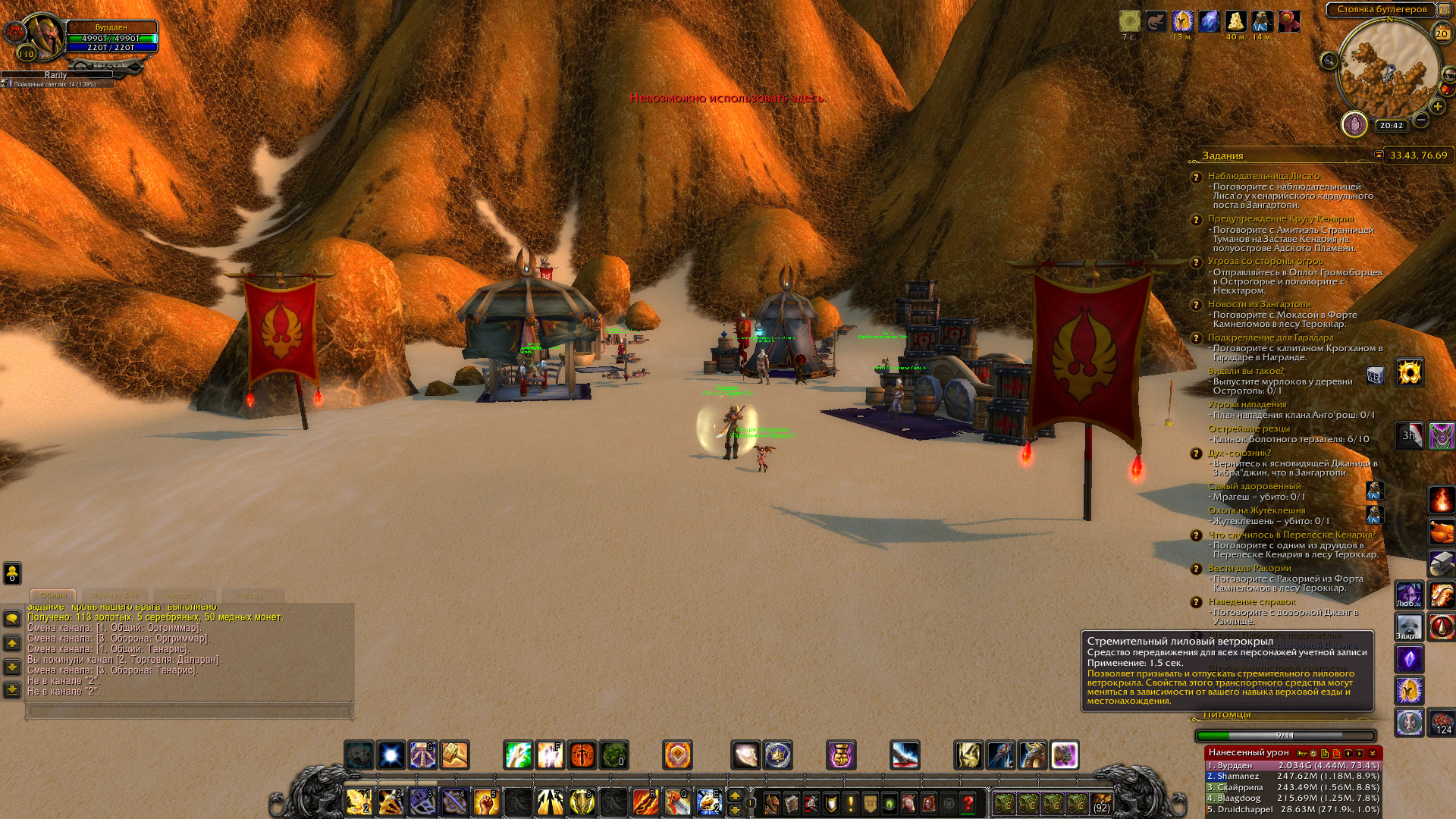The width and height of the screenshot is (1456, 819).
Task: Use the glowing white star ability
Action: pos(391,755)
